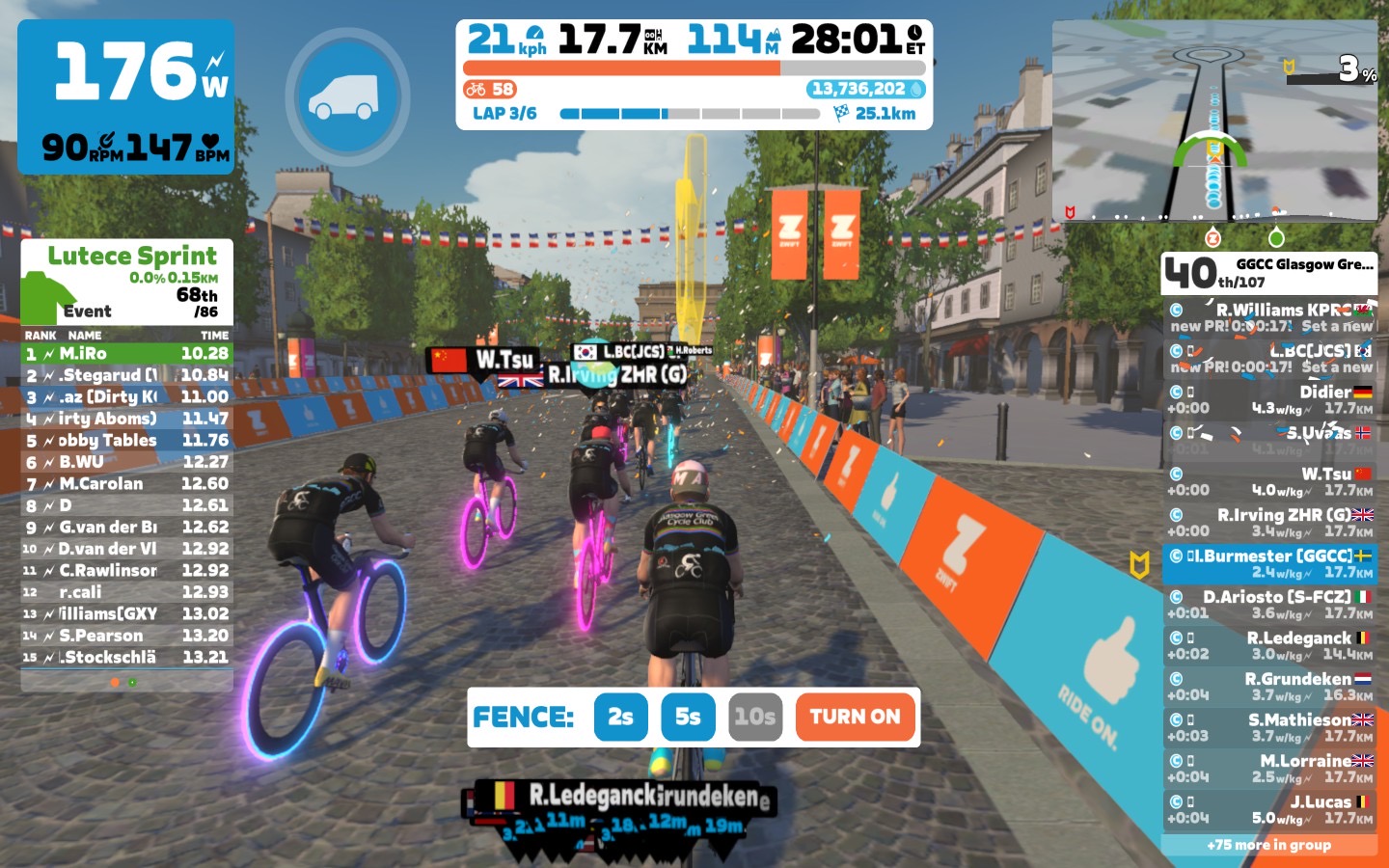Viewport: 1389px width, 868px height.
Task: Select R.Irving ZHR (G) in rider list
Action: coord(1269,523)
